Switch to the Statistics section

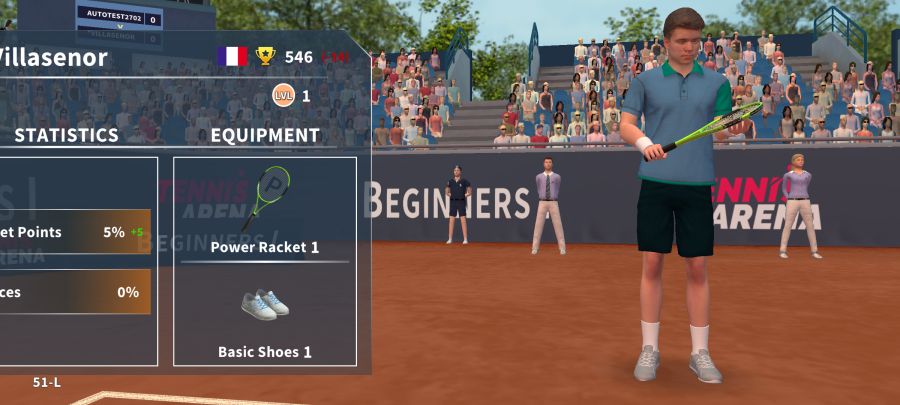point(66,135)
